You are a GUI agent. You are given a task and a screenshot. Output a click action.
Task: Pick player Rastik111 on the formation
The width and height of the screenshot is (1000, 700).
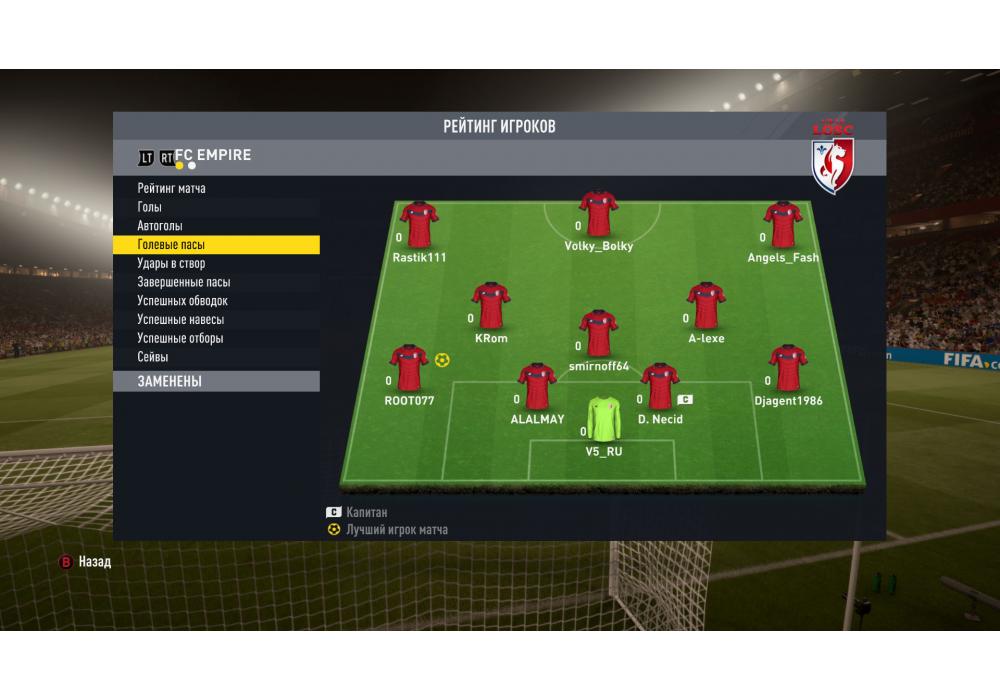point(419,225)
